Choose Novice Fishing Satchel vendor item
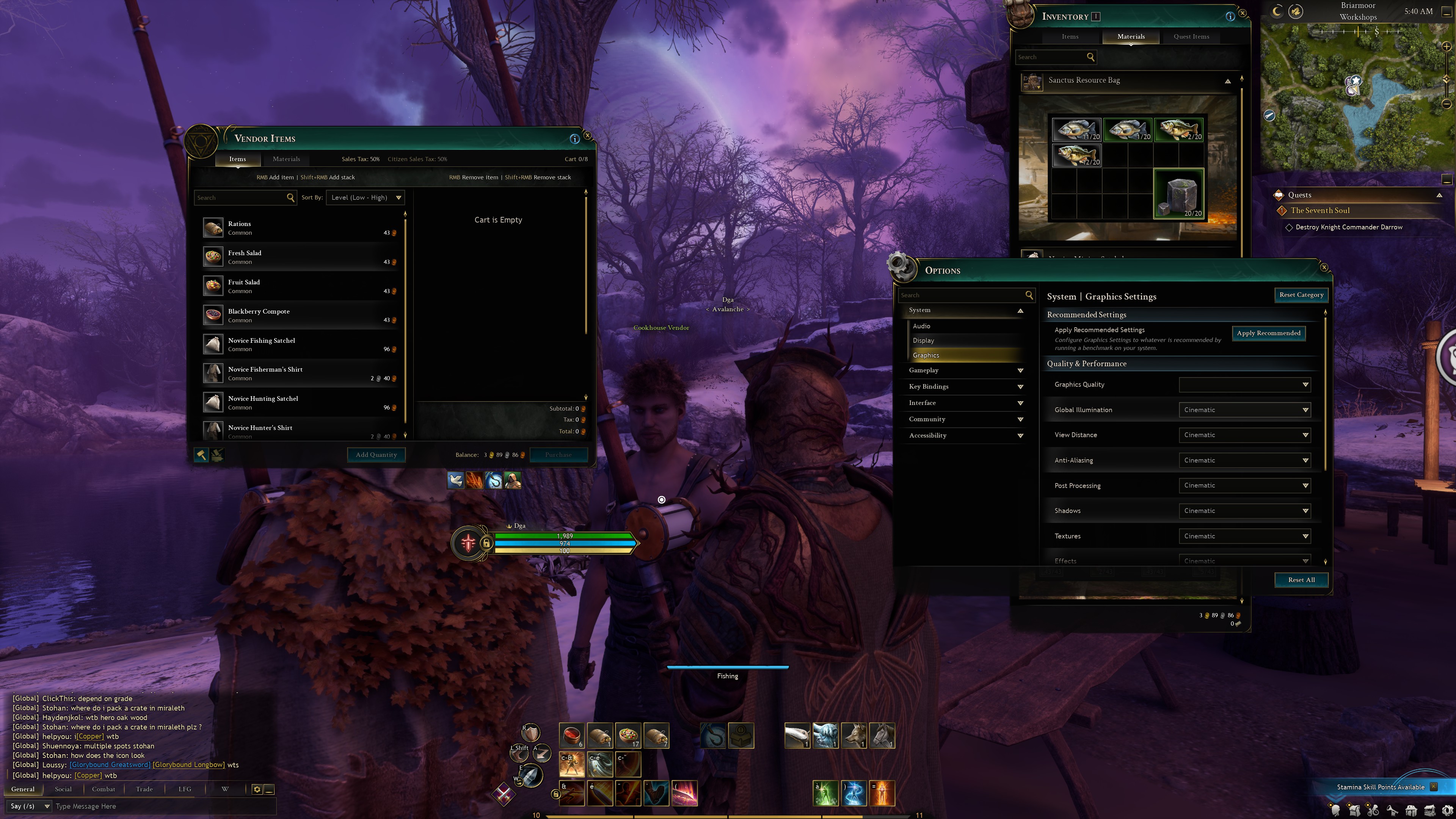 tap(300, 344)
